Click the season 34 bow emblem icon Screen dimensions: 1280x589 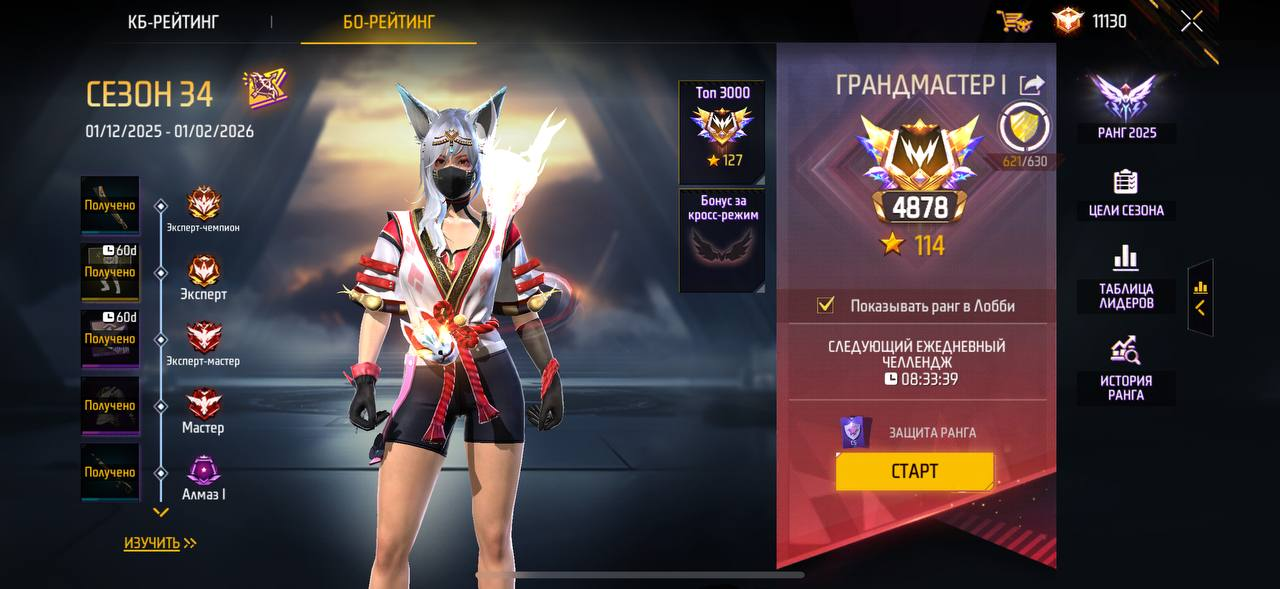[265, 89]
